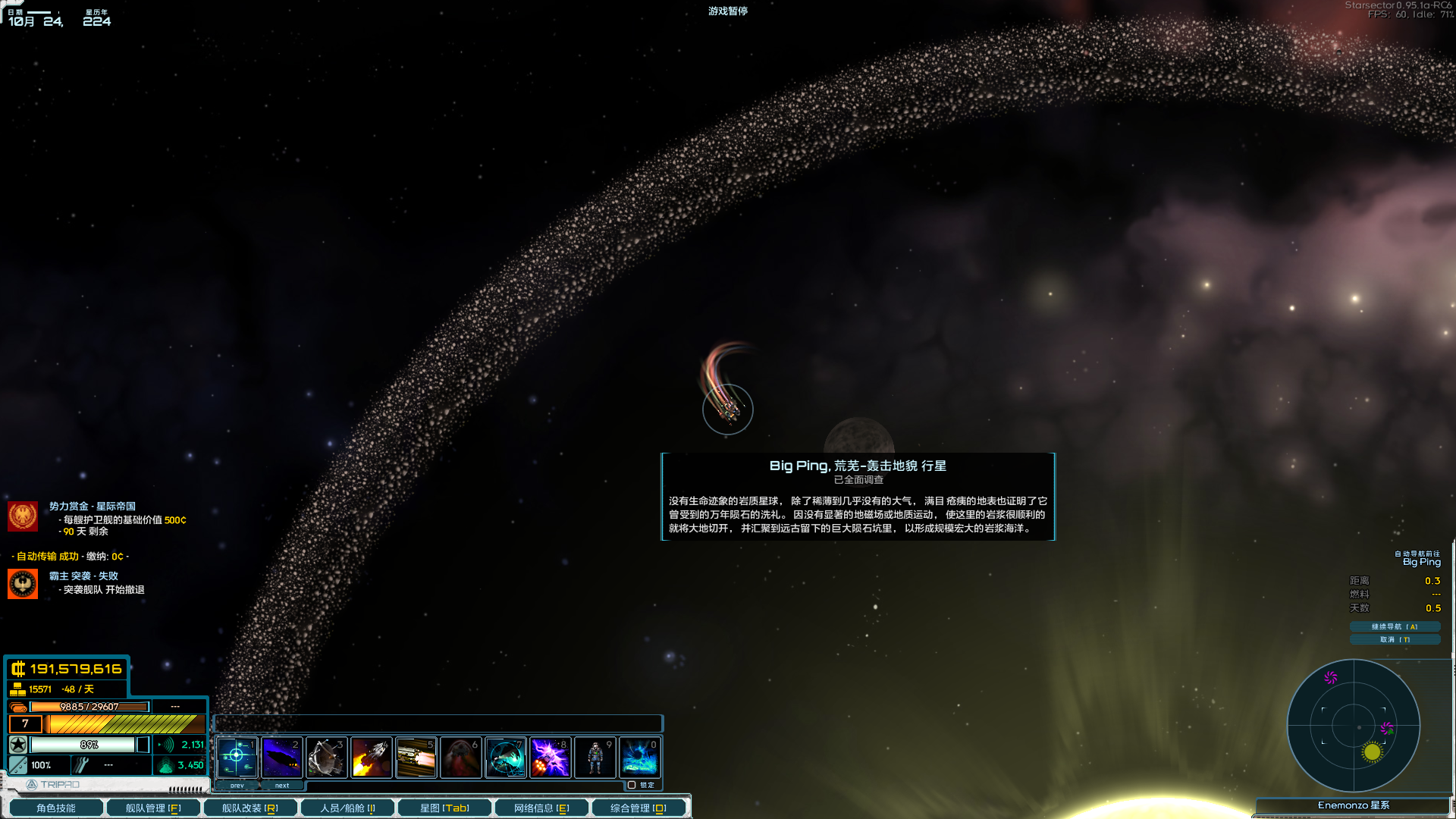1456x819 pixels.
Task: Open the 星图 [Tab] star map
Action: point(444,808)
